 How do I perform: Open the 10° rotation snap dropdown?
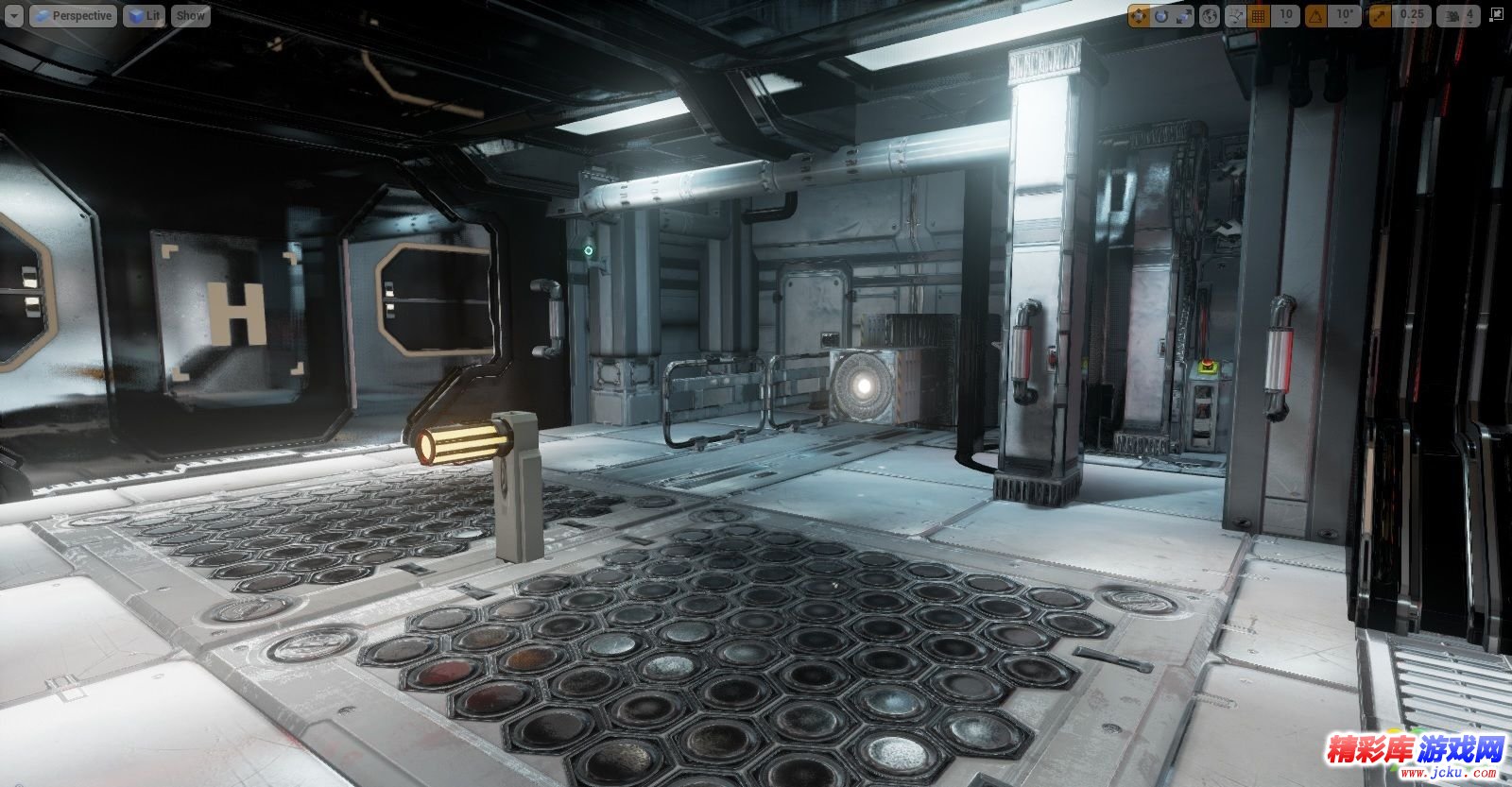[1344, 16]
